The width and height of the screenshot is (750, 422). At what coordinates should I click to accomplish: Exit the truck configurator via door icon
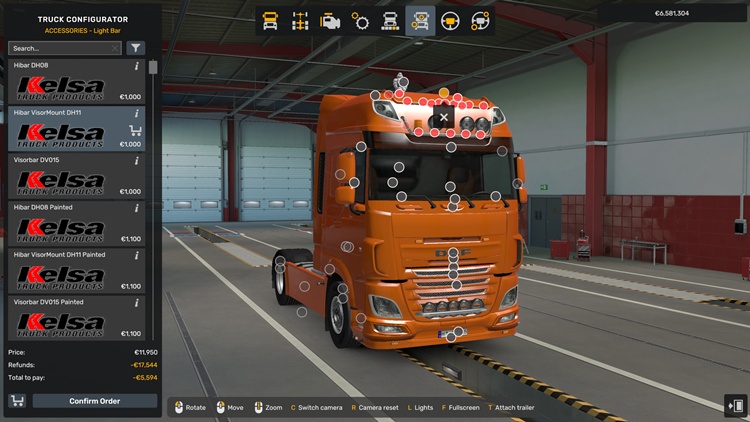pos(737,405)
